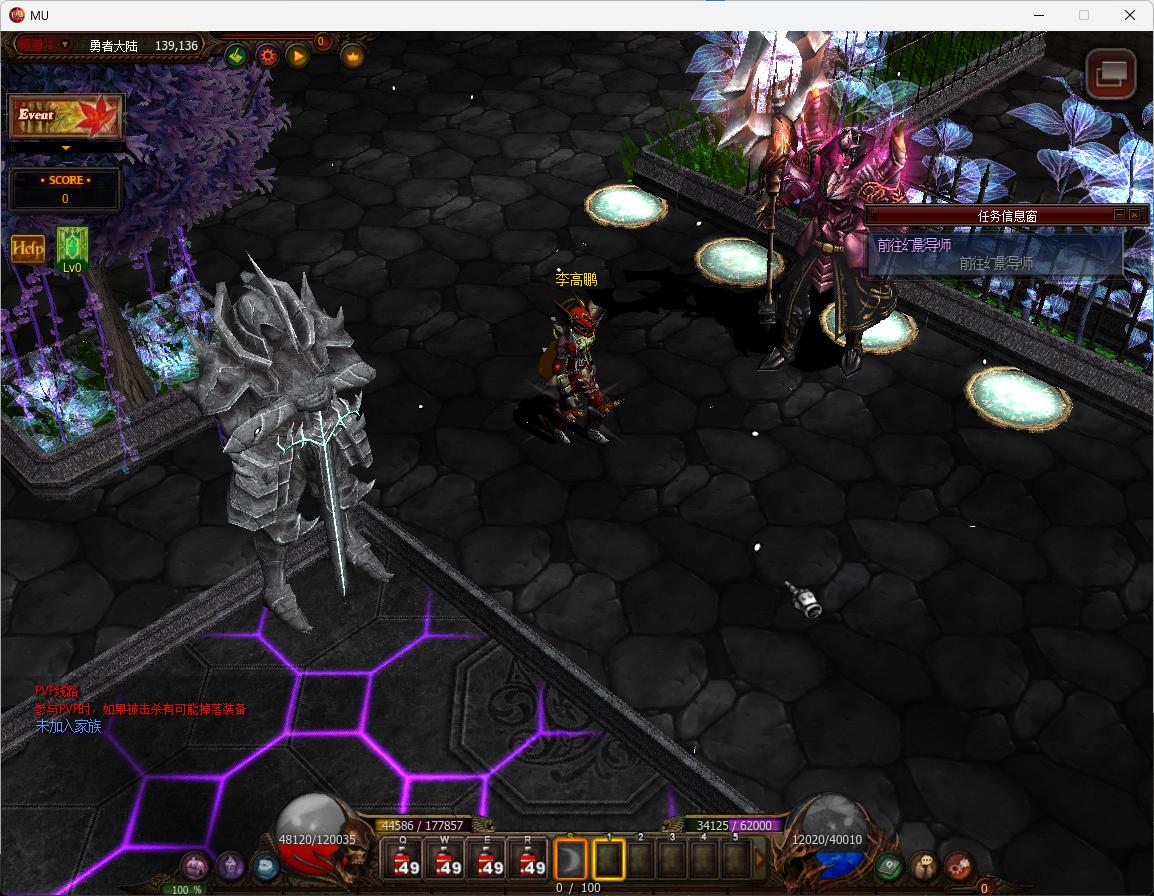Use the potion in the Q slot
Screen dimensions: 1154x896
404,859
